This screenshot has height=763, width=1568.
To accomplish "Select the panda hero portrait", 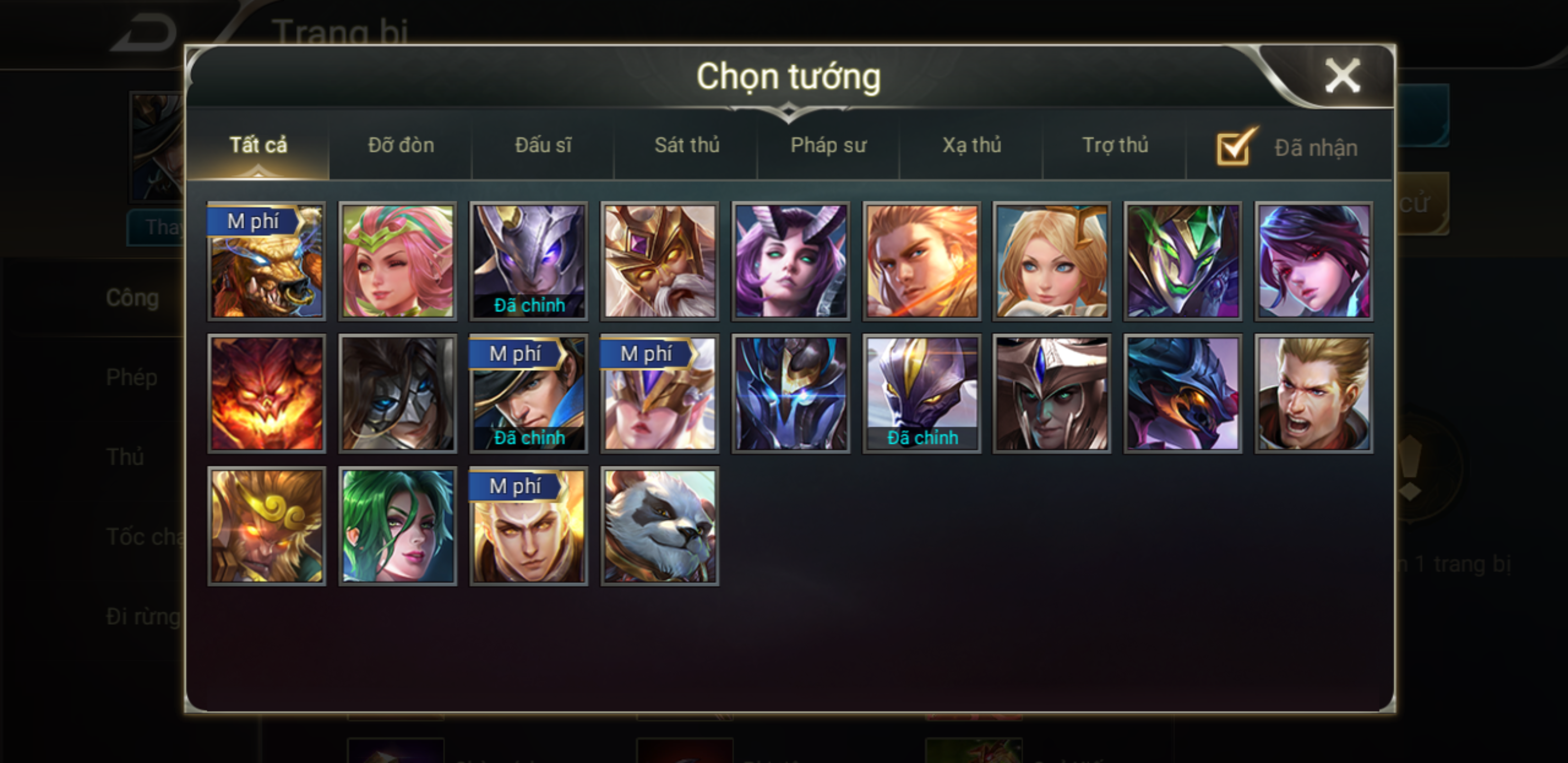I will point(660,526).
